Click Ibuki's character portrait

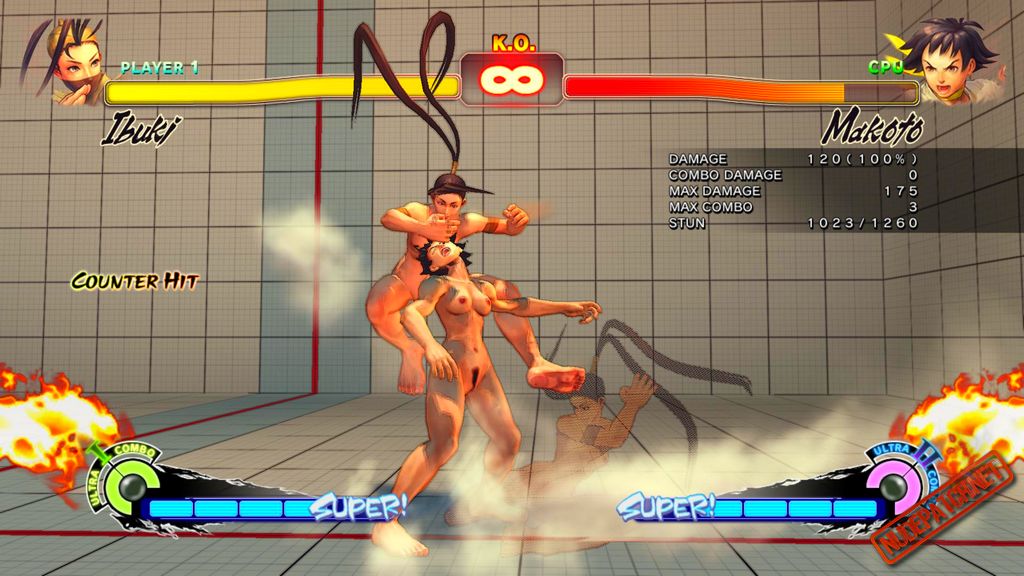[x=70, y=62]
